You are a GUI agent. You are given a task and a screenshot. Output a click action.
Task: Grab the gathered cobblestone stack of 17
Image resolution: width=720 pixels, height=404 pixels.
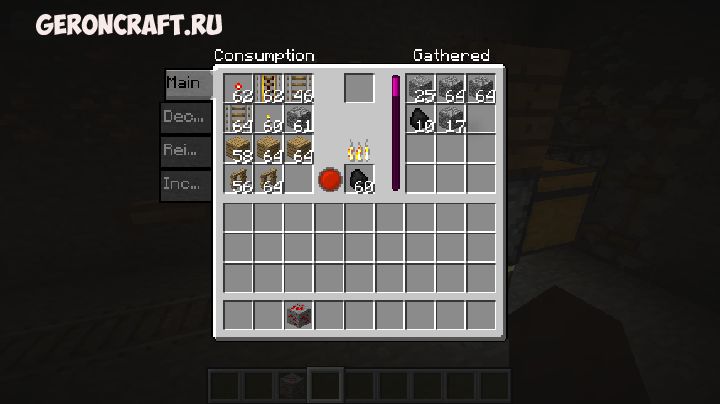[x=451, y=119]
